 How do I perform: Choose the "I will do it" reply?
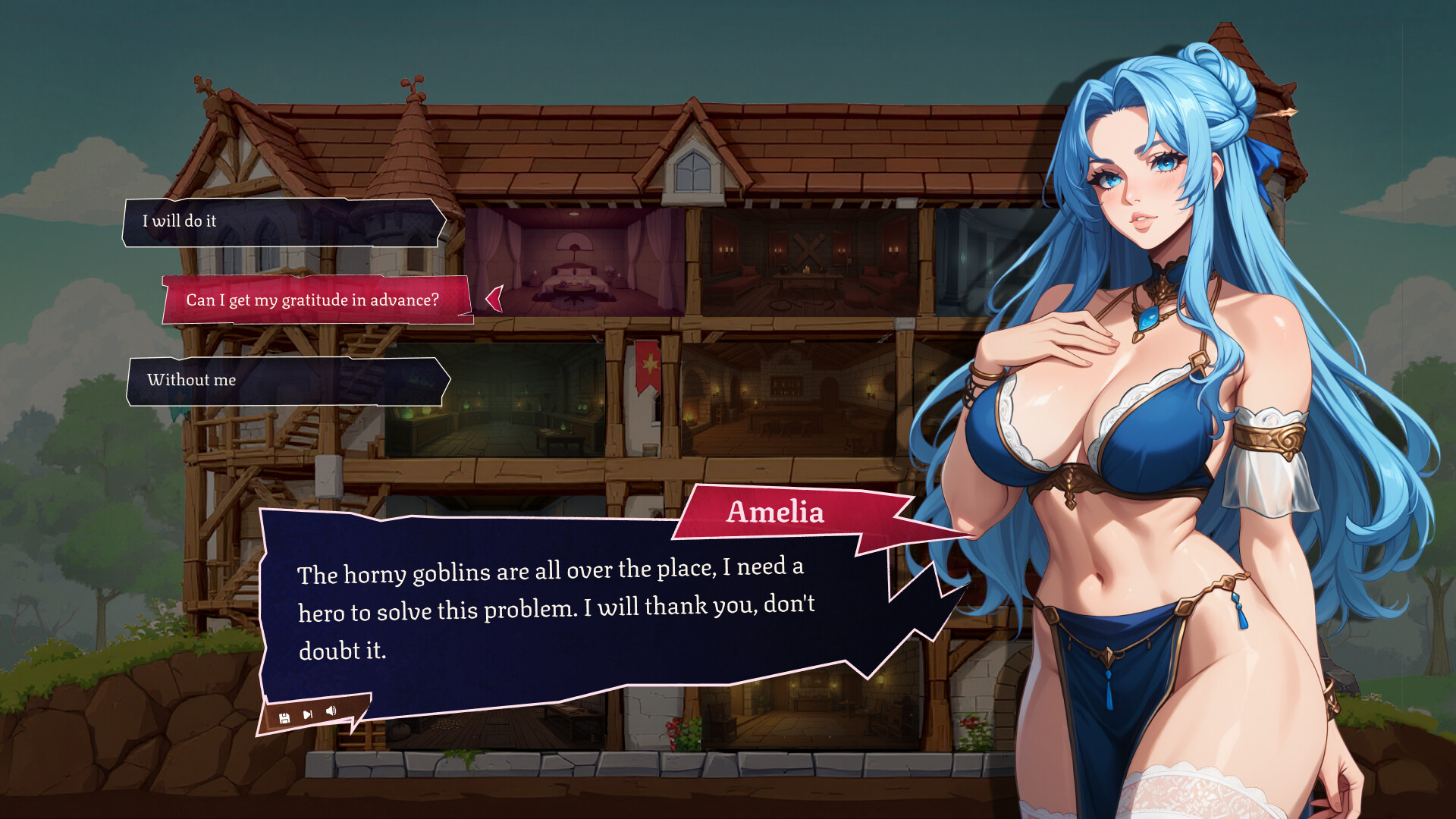(284, 222)
